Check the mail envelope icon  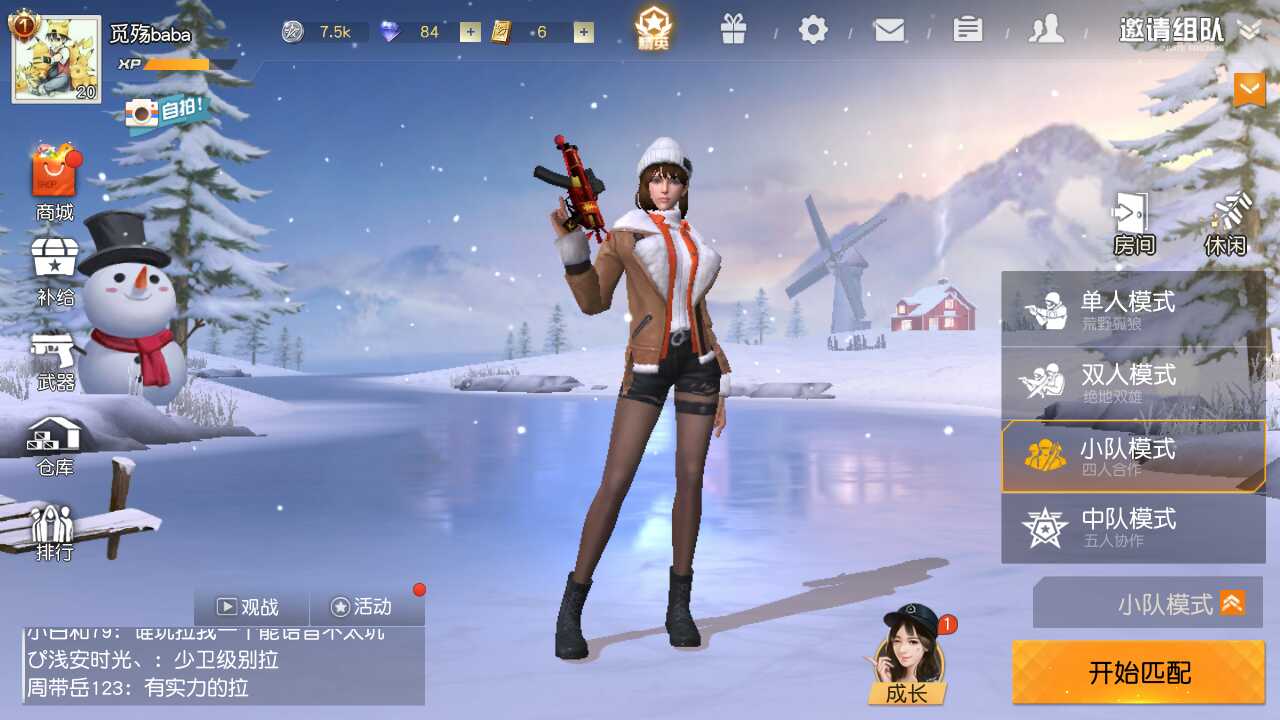(889, 30)
